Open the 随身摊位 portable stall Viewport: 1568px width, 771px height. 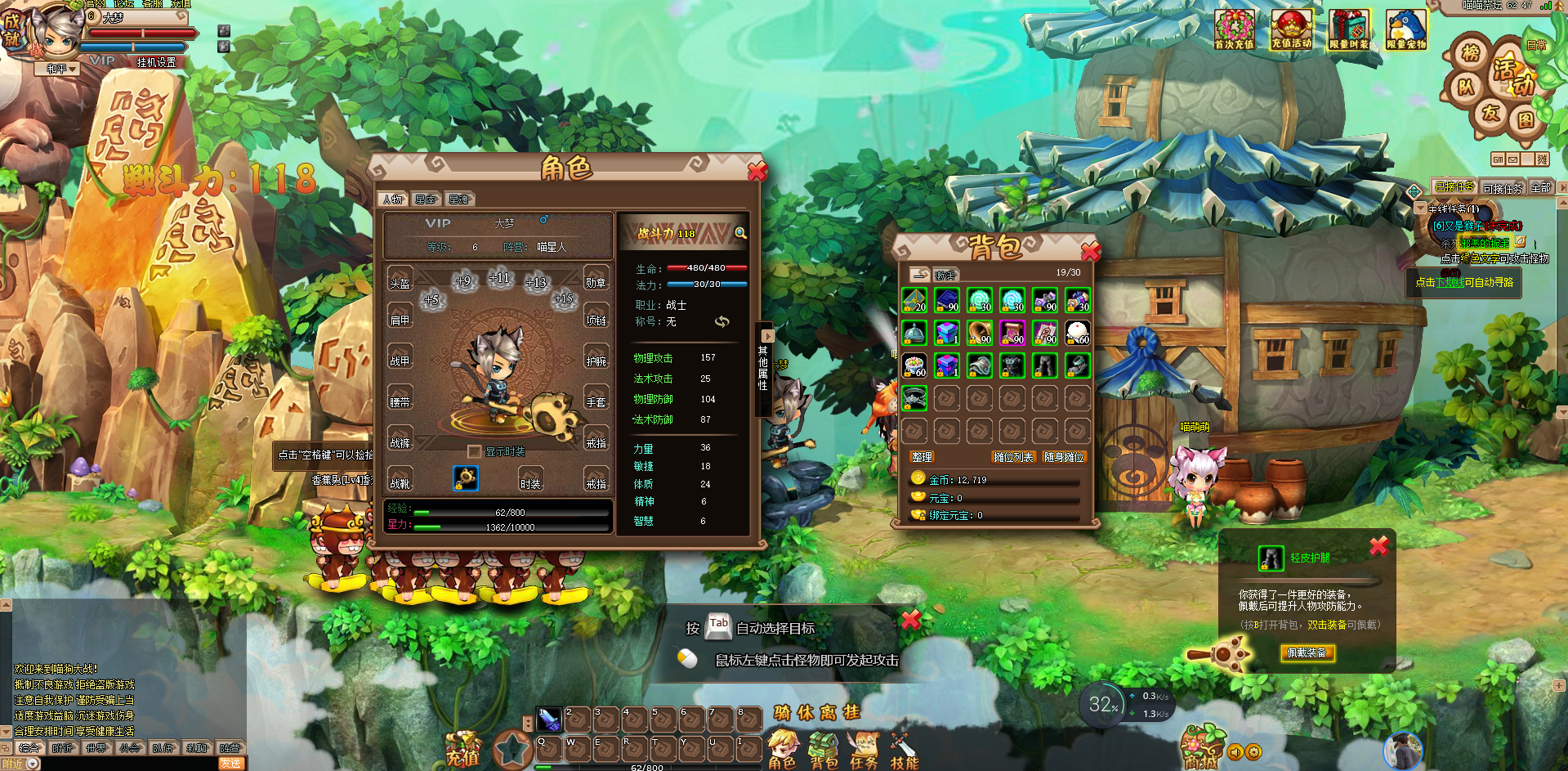click(1064, 457)
